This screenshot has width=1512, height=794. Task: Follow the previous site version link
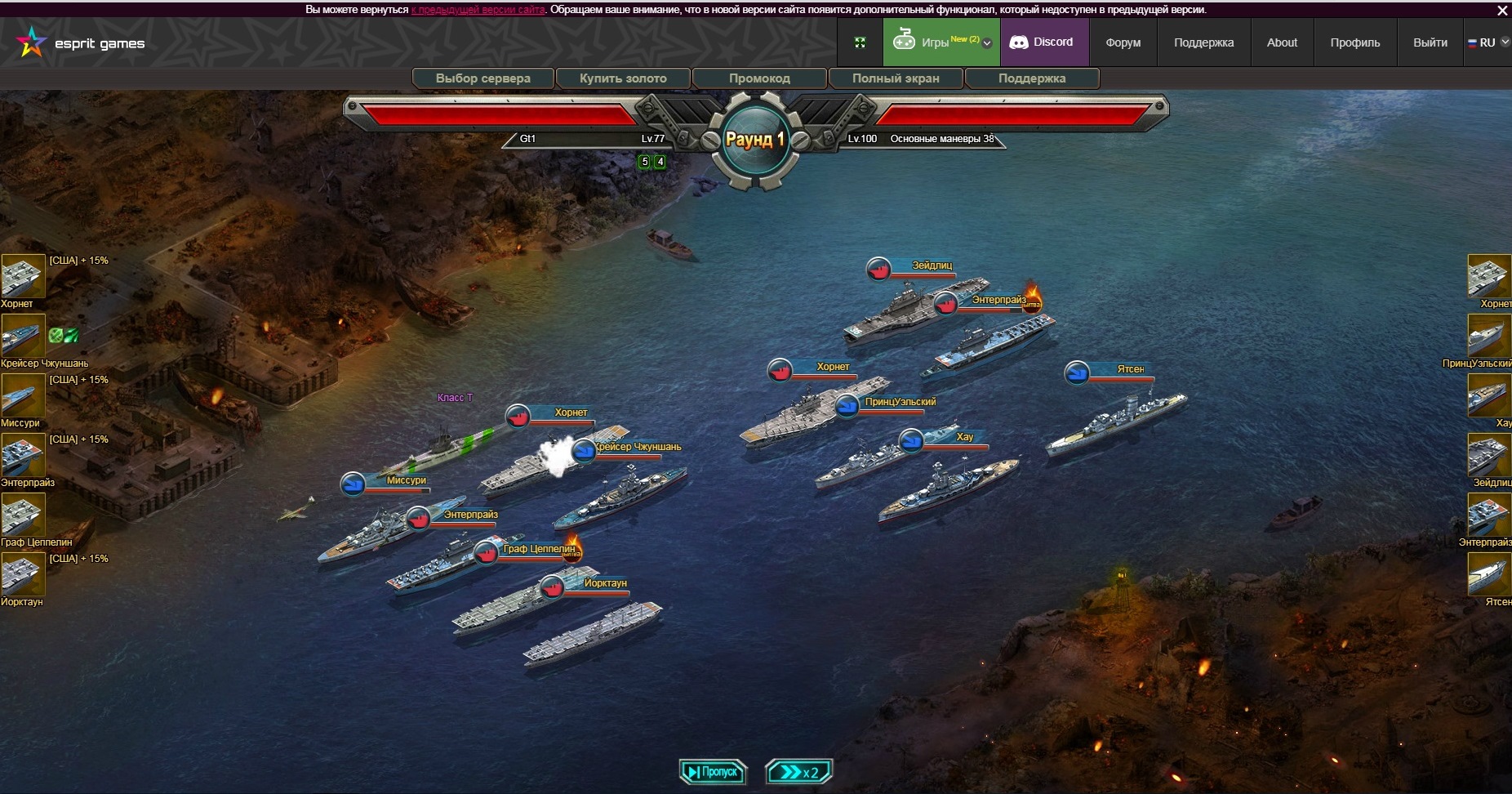tap(478, 10)
